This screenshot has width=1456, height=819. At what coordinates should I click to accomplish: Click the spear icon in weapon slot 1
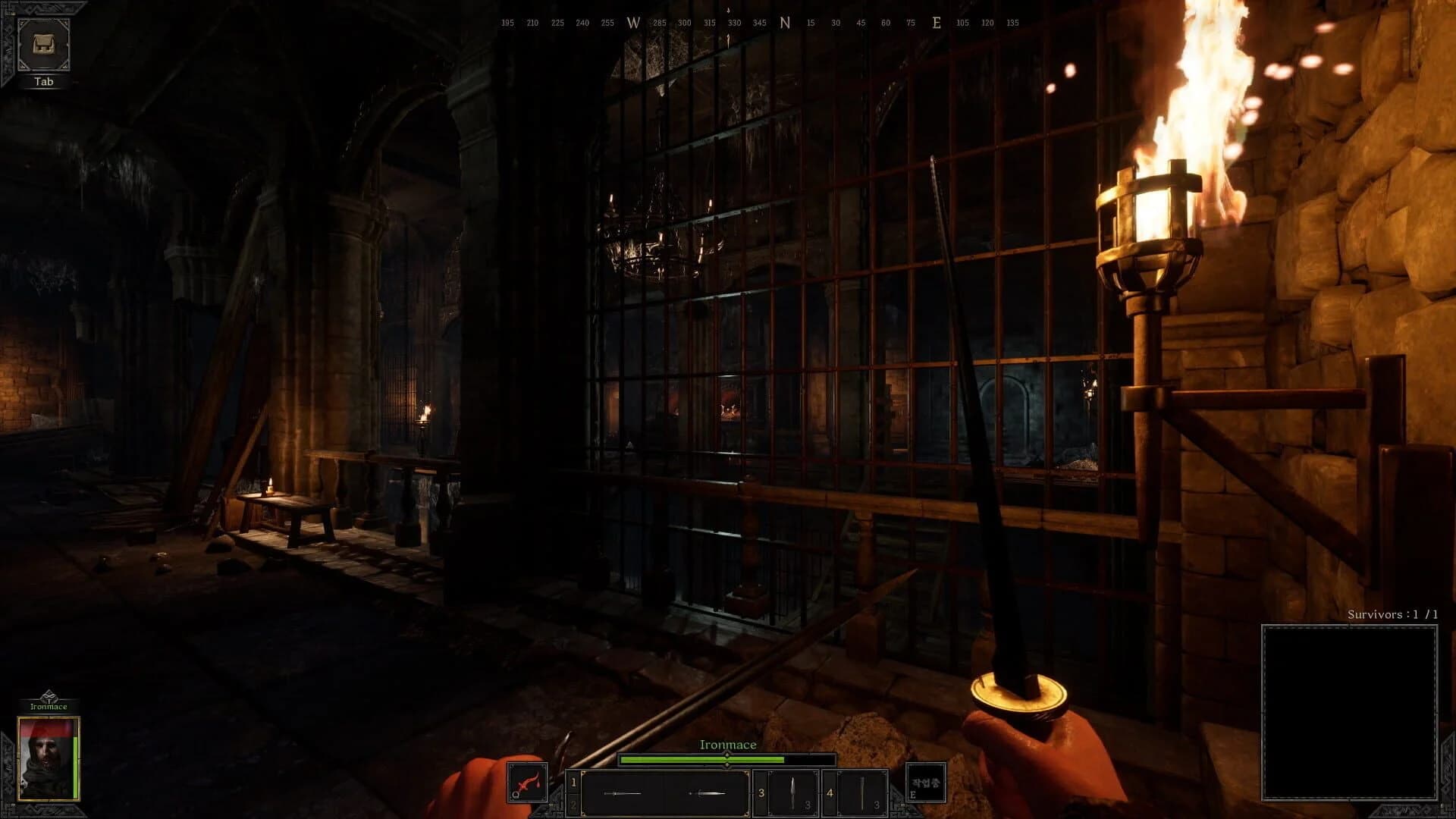623,793
